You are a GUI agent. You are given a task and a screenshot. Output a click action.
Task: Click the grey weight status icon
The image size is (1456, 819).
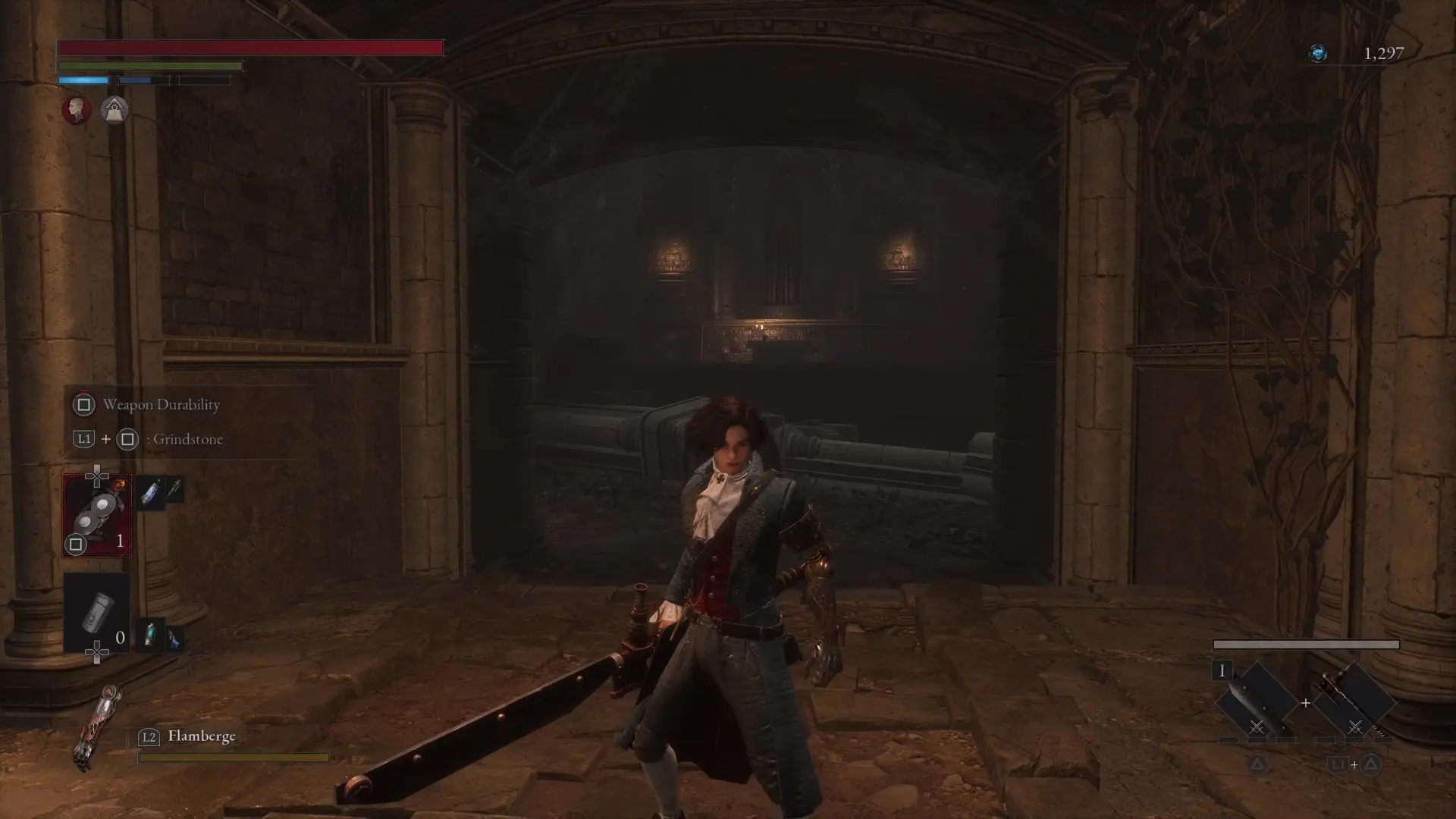tap(115, 111)
